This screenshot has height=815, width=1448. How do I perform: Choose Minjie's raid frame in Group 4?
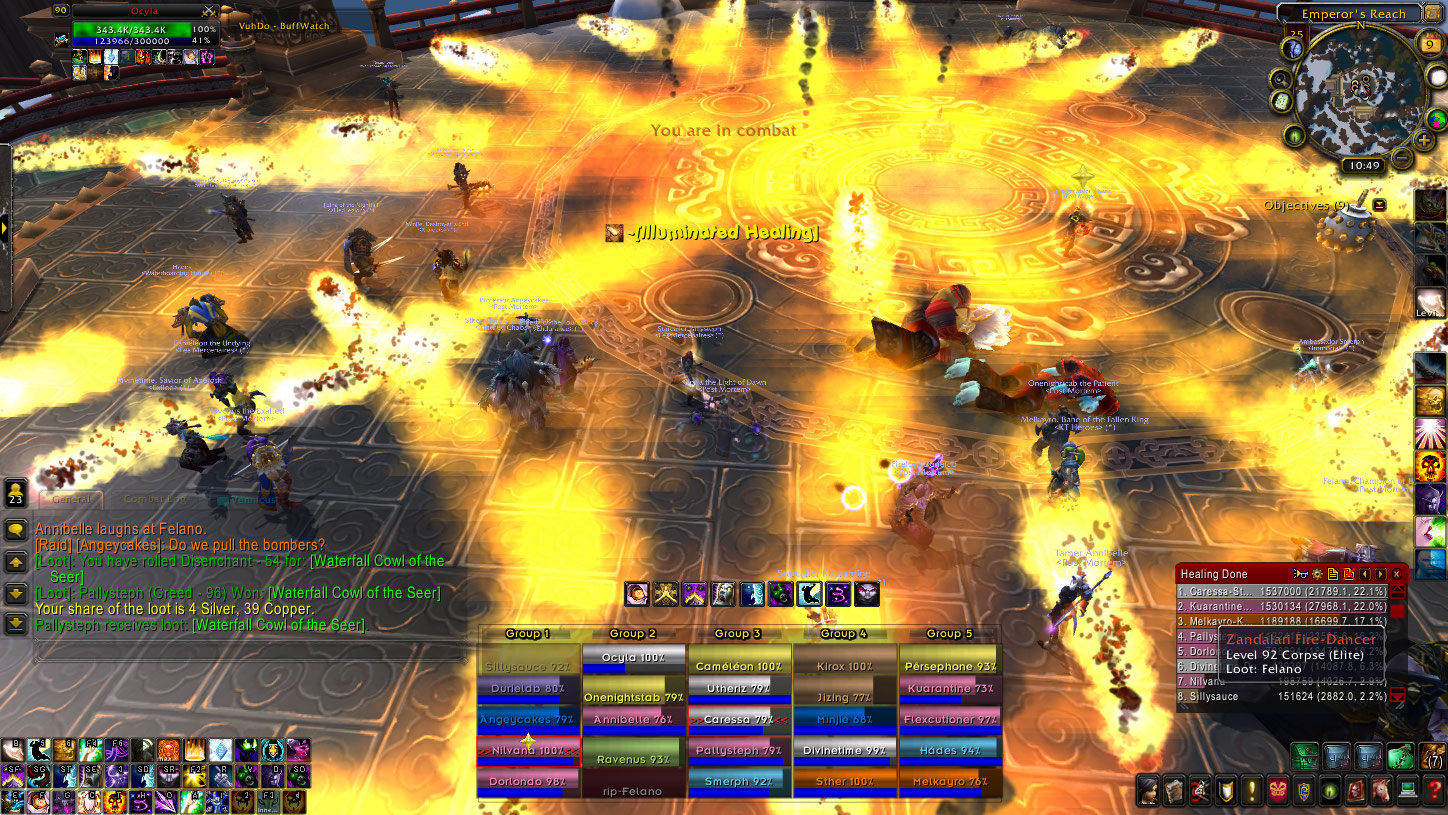coord(844,719)
